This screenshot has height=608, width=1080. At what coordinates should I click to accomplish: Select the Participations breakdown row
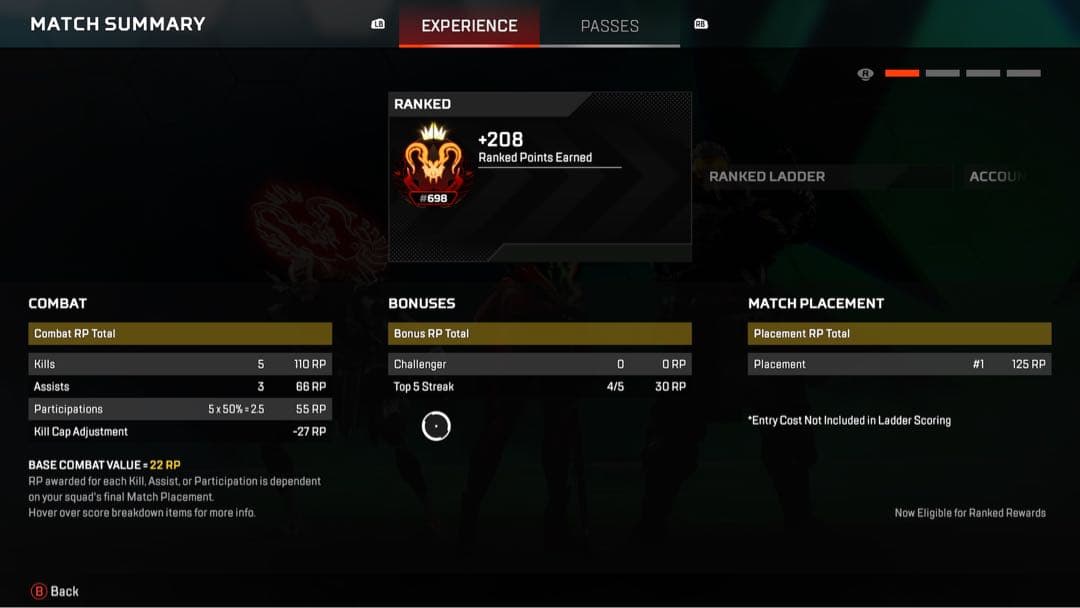click(180, 409)
